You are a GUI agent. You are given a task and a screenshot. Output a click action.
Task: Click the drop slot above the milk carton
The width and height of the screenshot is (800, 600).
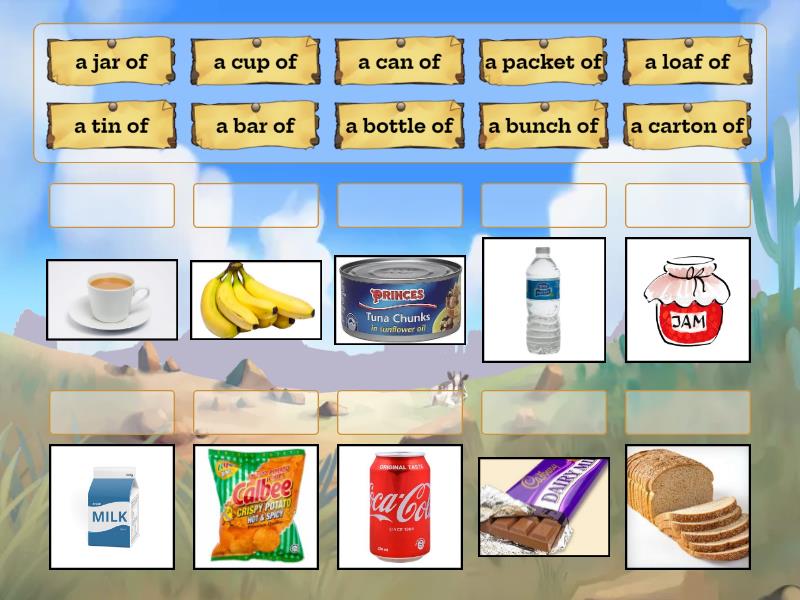(111, 412)
